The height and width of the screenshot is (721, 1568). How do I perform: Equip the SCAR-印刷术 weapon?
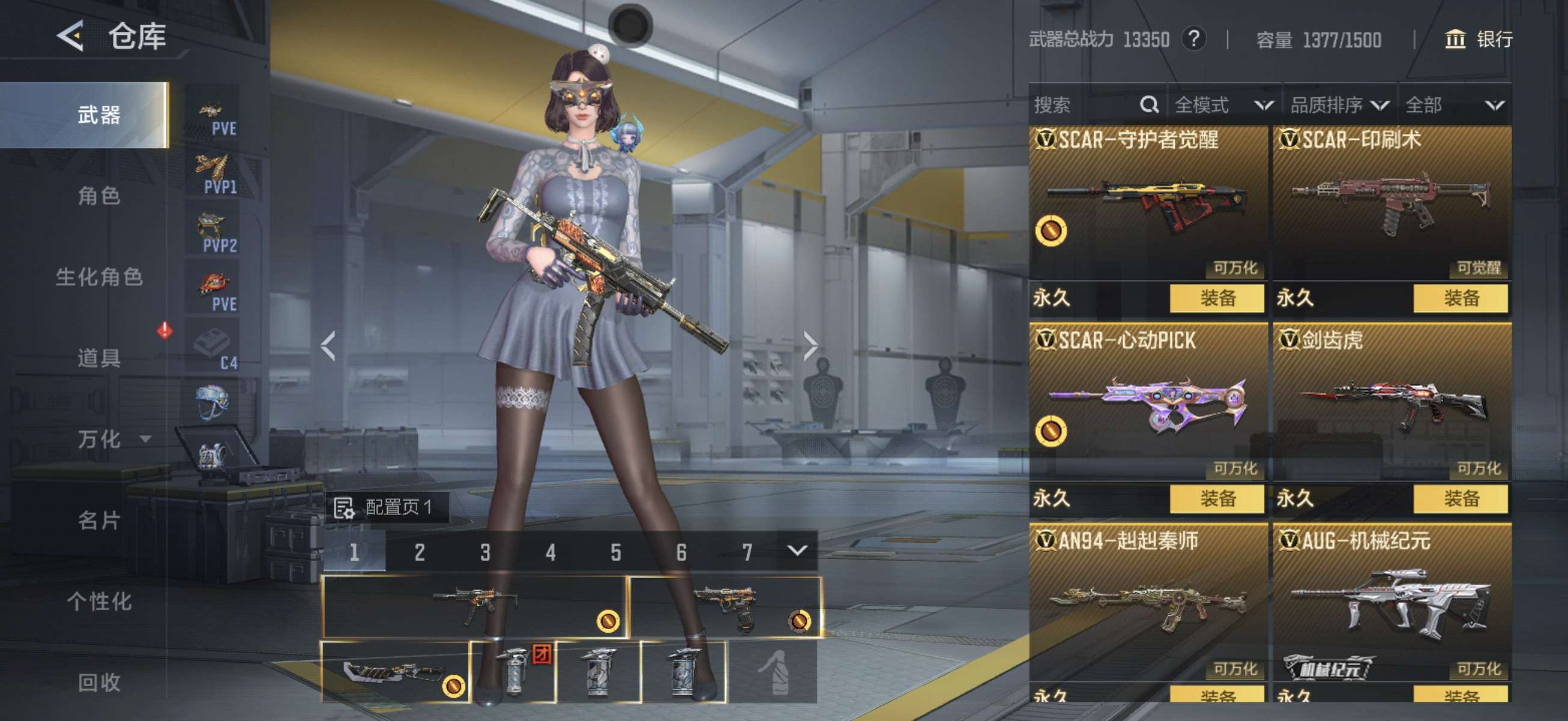pos(1460,298)
